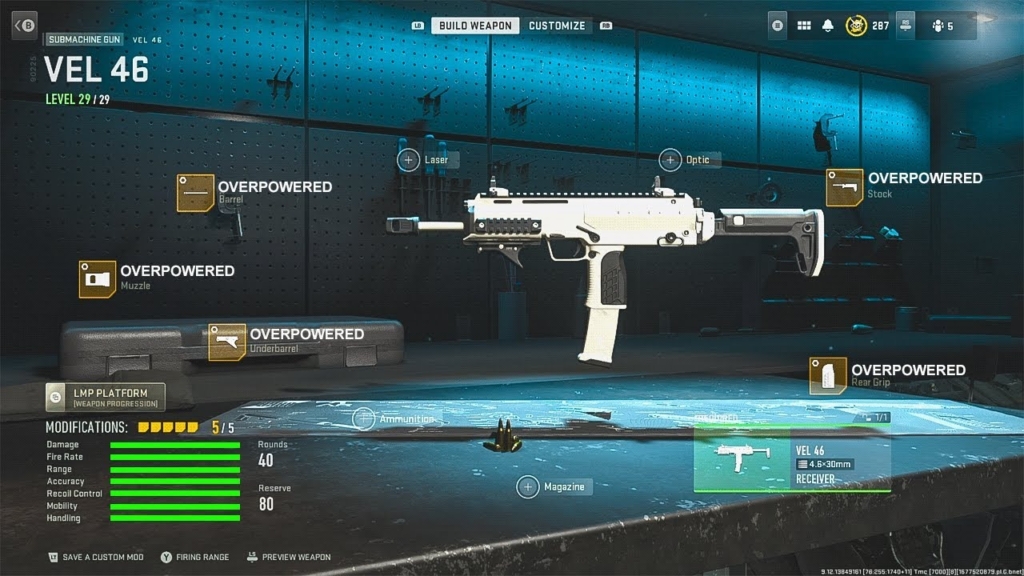Open the Ammunition attachment slot
The width and height of the screenshot is (1024, 576).
click(364, 419)
